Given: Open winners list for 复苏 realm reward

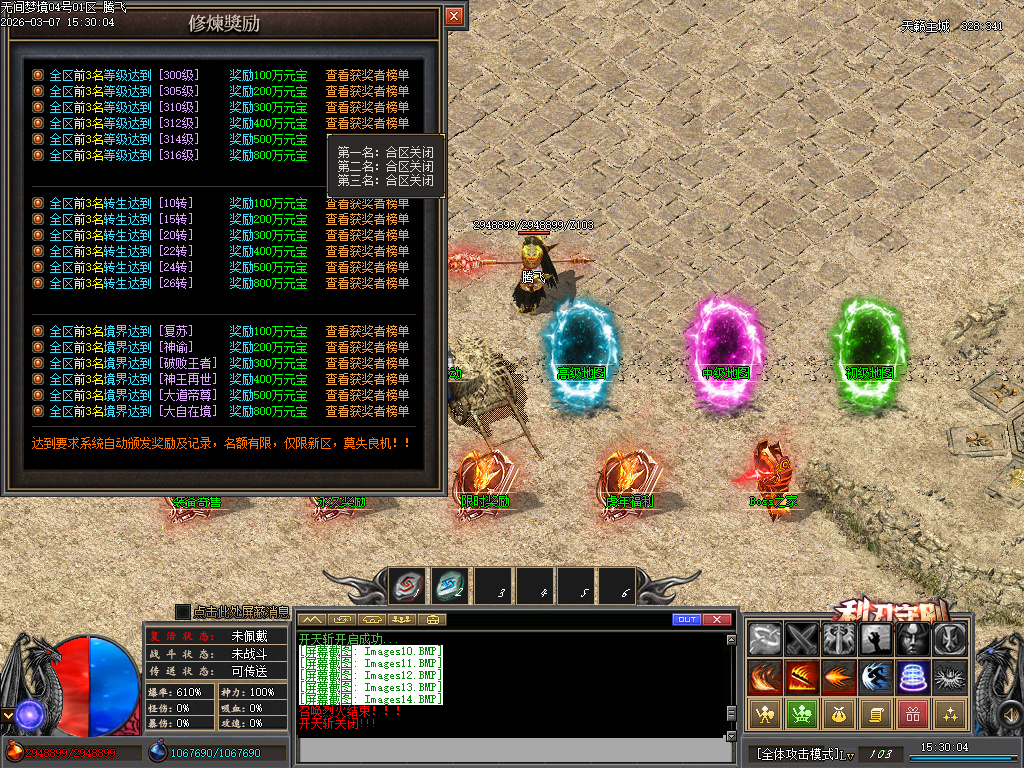Looking at the screenshot, I should (x=367, y=331).
